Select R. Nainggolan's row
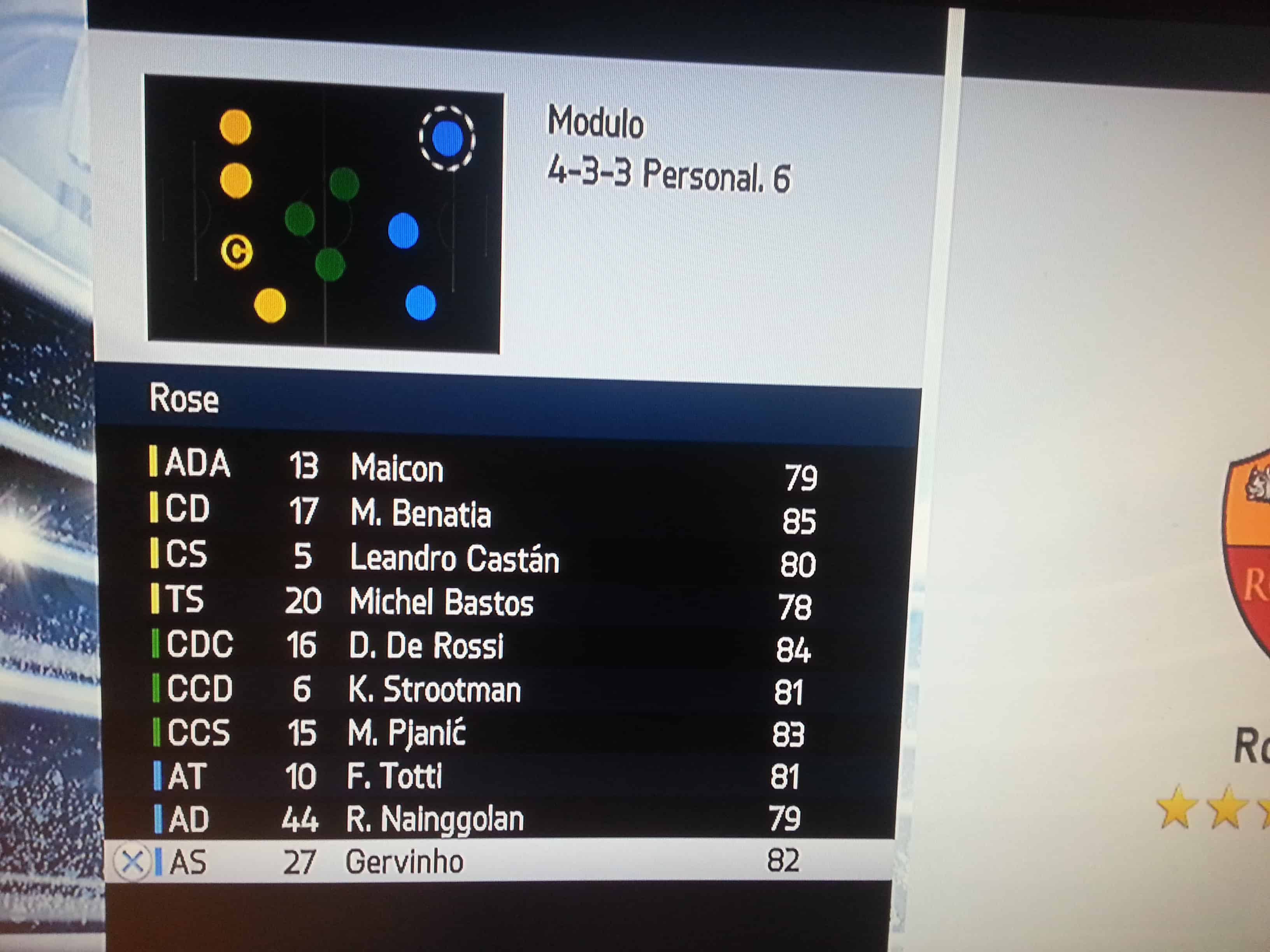 tap(435, 819)
